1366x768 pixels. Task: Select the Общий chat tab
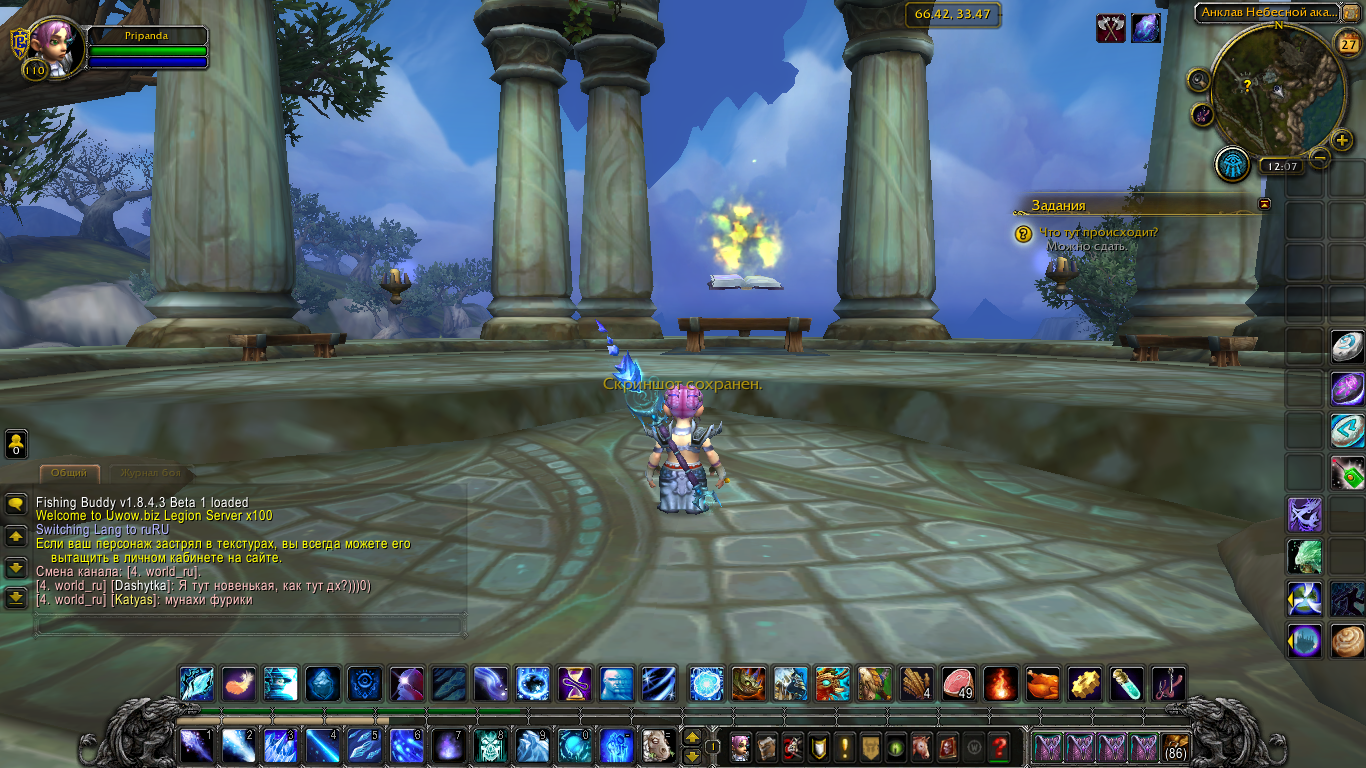68,473
